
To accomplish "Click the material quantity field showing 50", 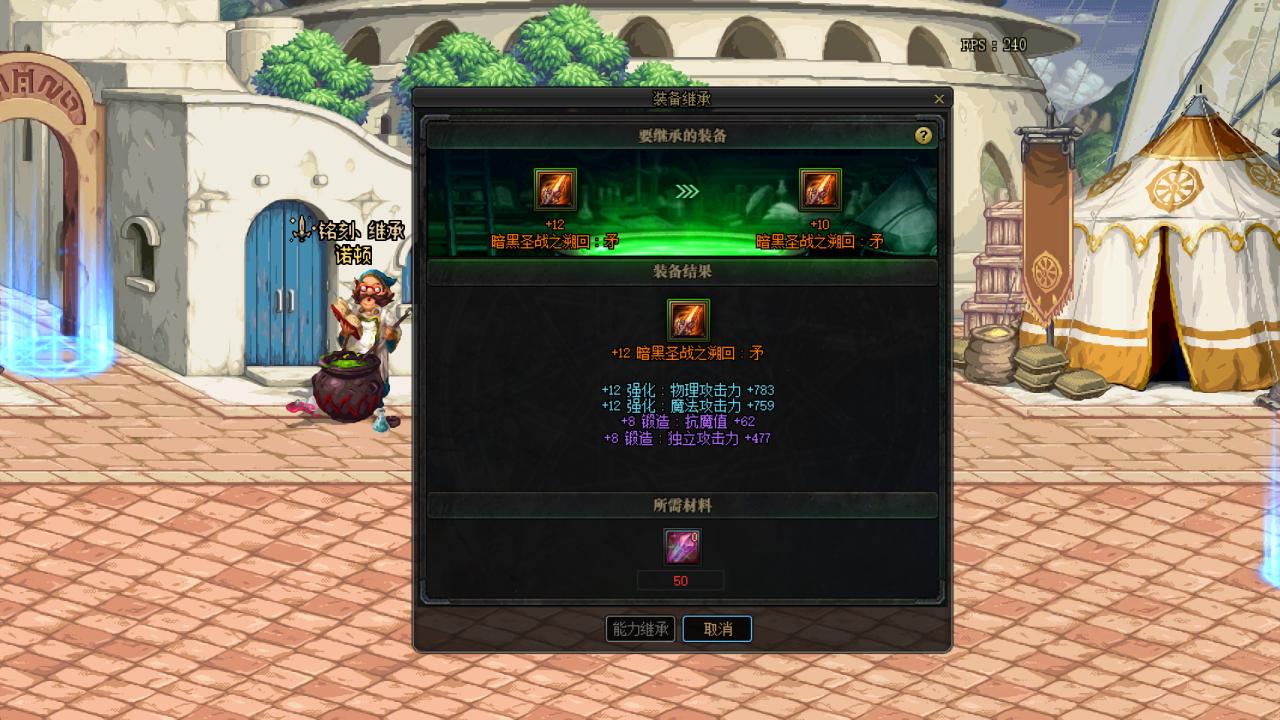I will pyautogui.click(x=682, y=580).
